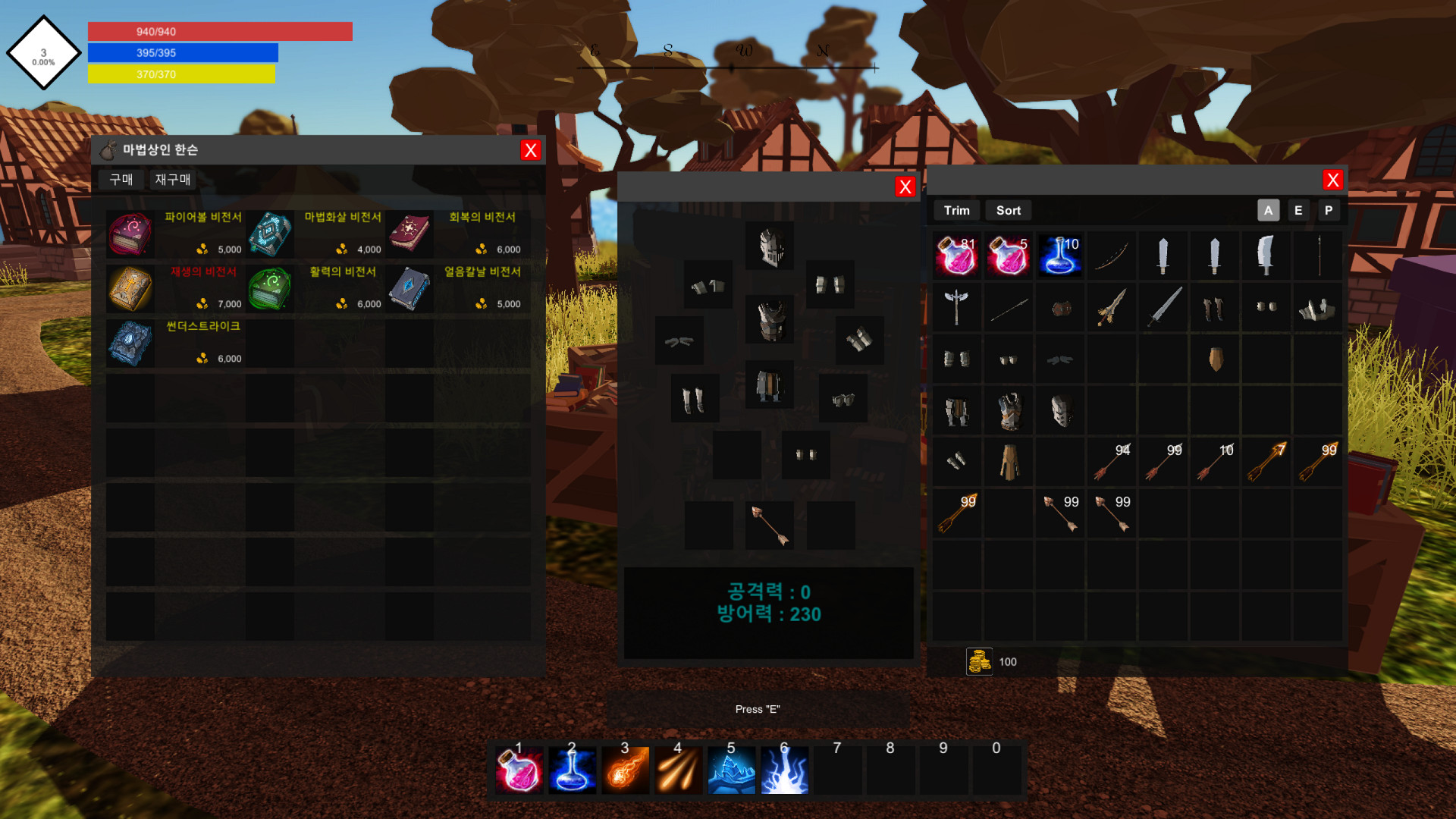Click the gold coin stack showing 100
The height and width of the screenshot is (819, 1456).
point(977,661)
